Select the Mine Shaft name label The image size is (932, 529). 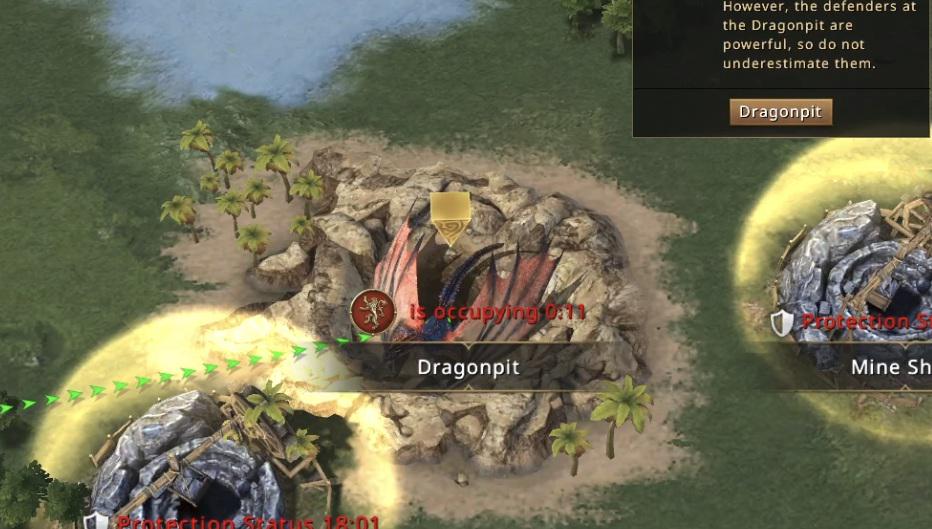point(889,367)
